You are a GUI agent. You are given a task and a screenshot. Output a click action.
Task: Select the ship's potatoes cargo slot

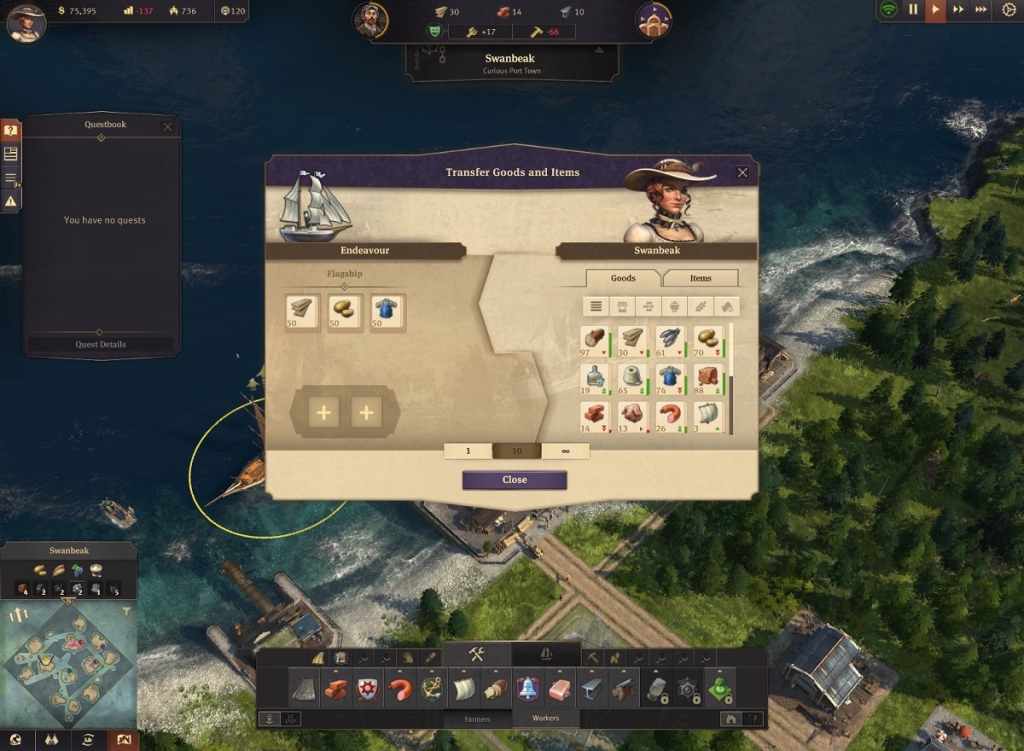coord(345,311)
